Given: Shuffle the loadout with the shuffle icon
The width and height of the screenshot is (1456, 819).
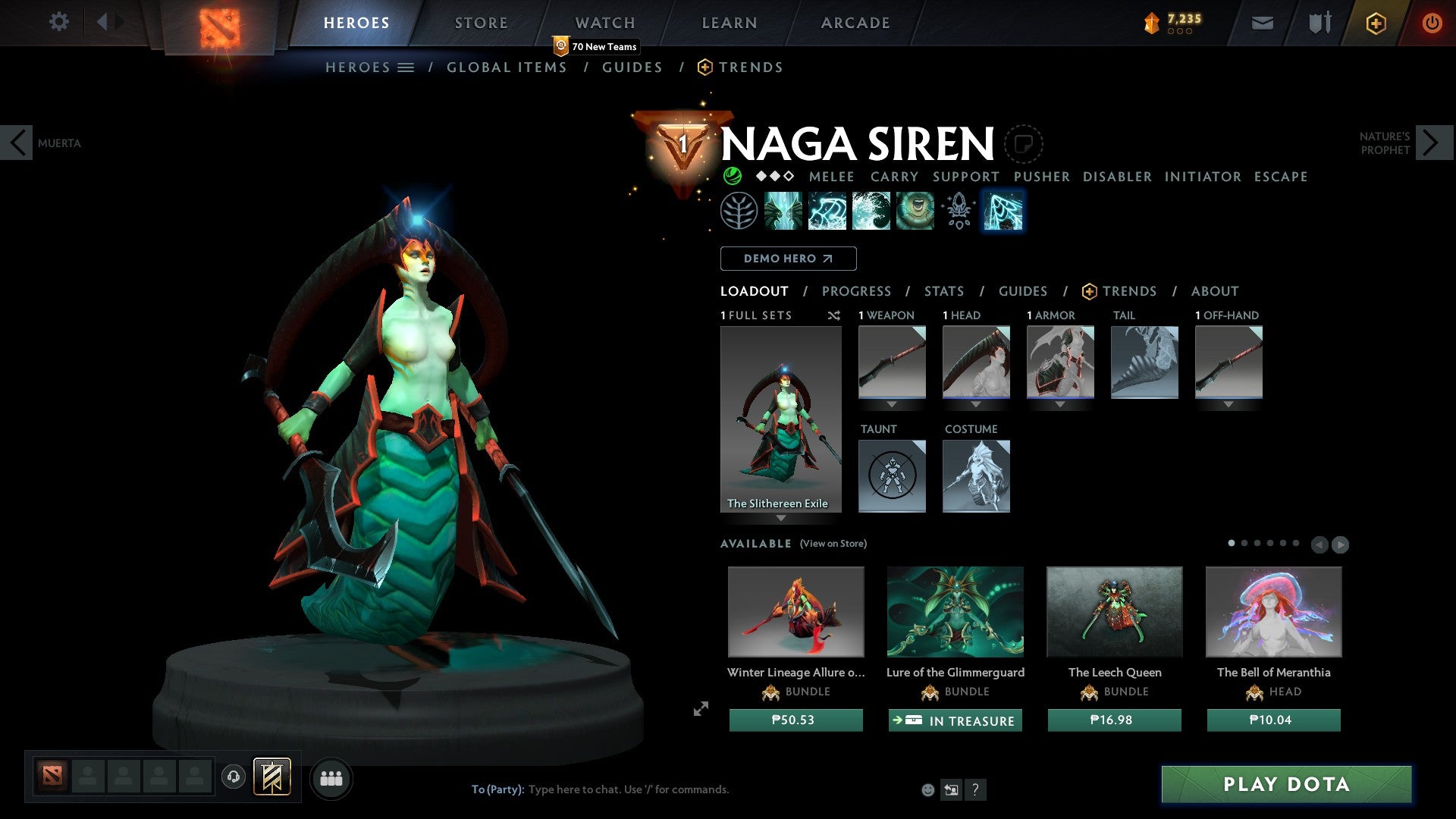Looking at the screenshot, I should [x=834, y=315].
